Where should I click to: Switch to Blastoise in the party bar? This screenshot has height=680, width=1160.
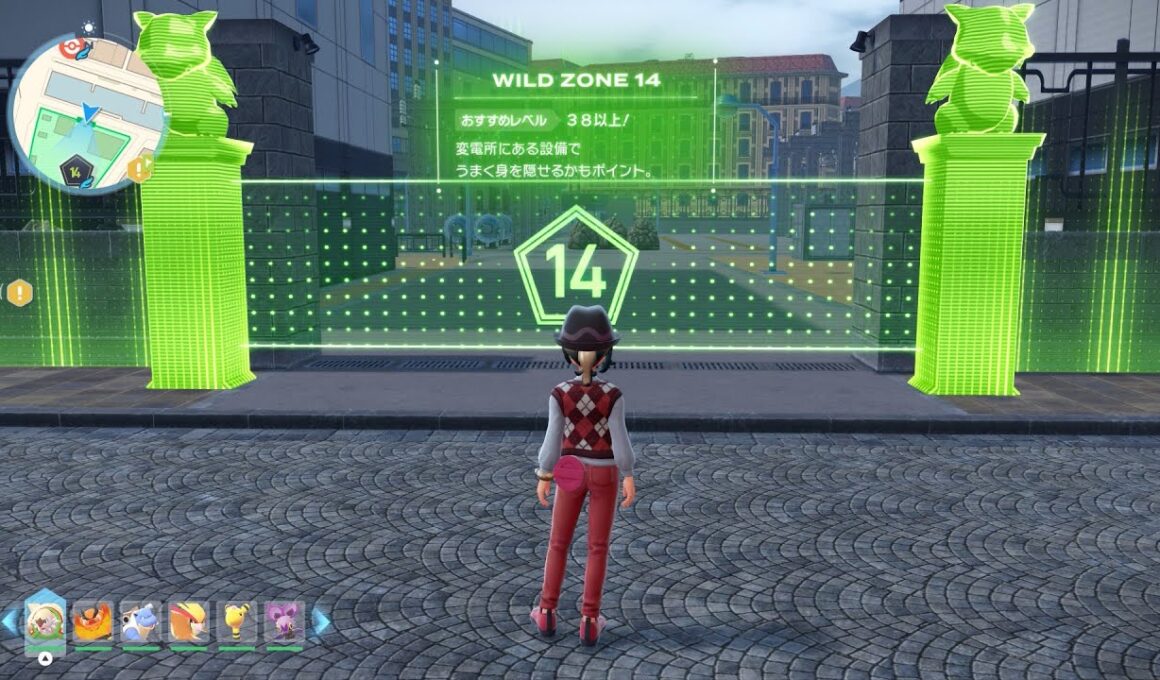140,622
